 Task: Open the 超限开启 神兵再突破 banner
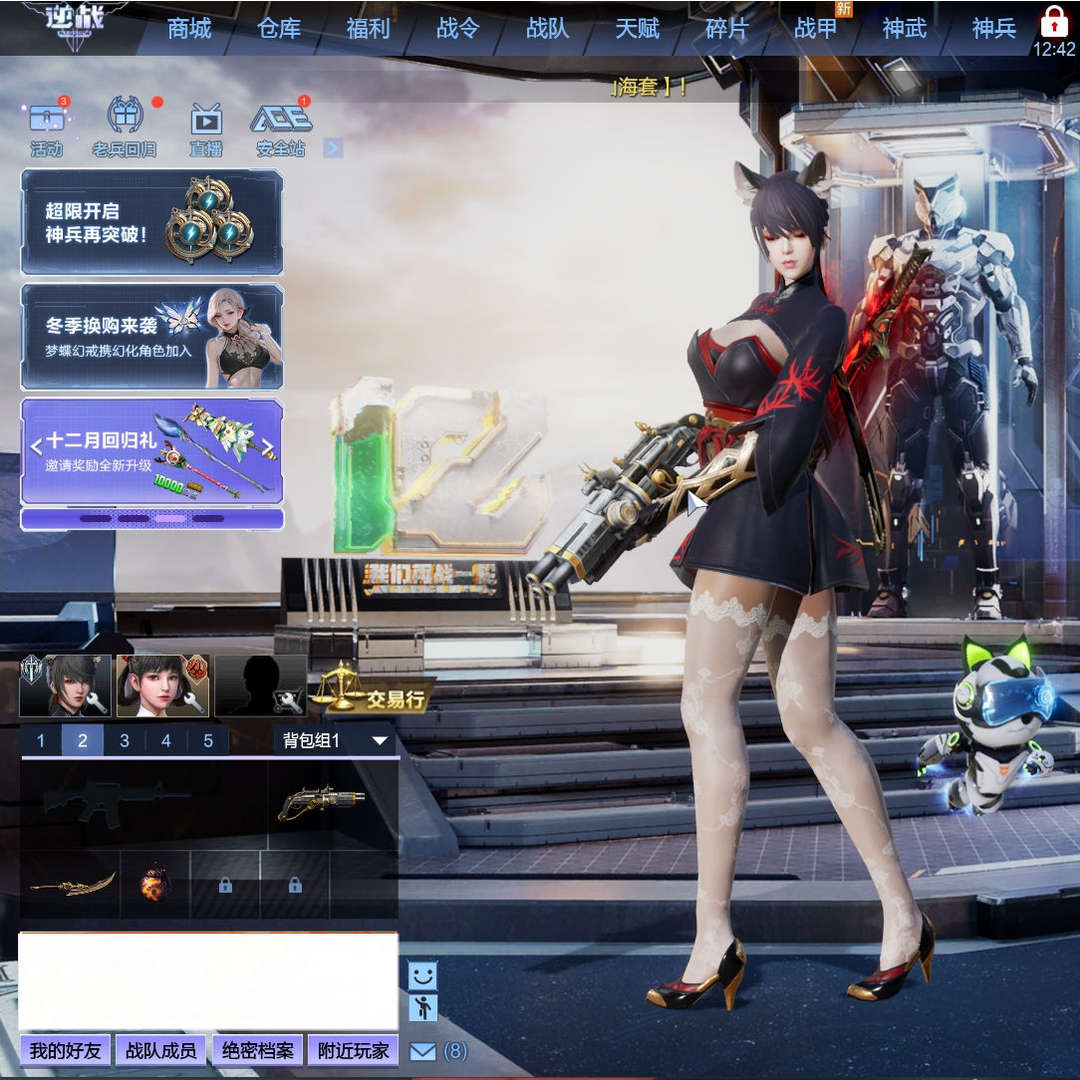click(152, 222)
